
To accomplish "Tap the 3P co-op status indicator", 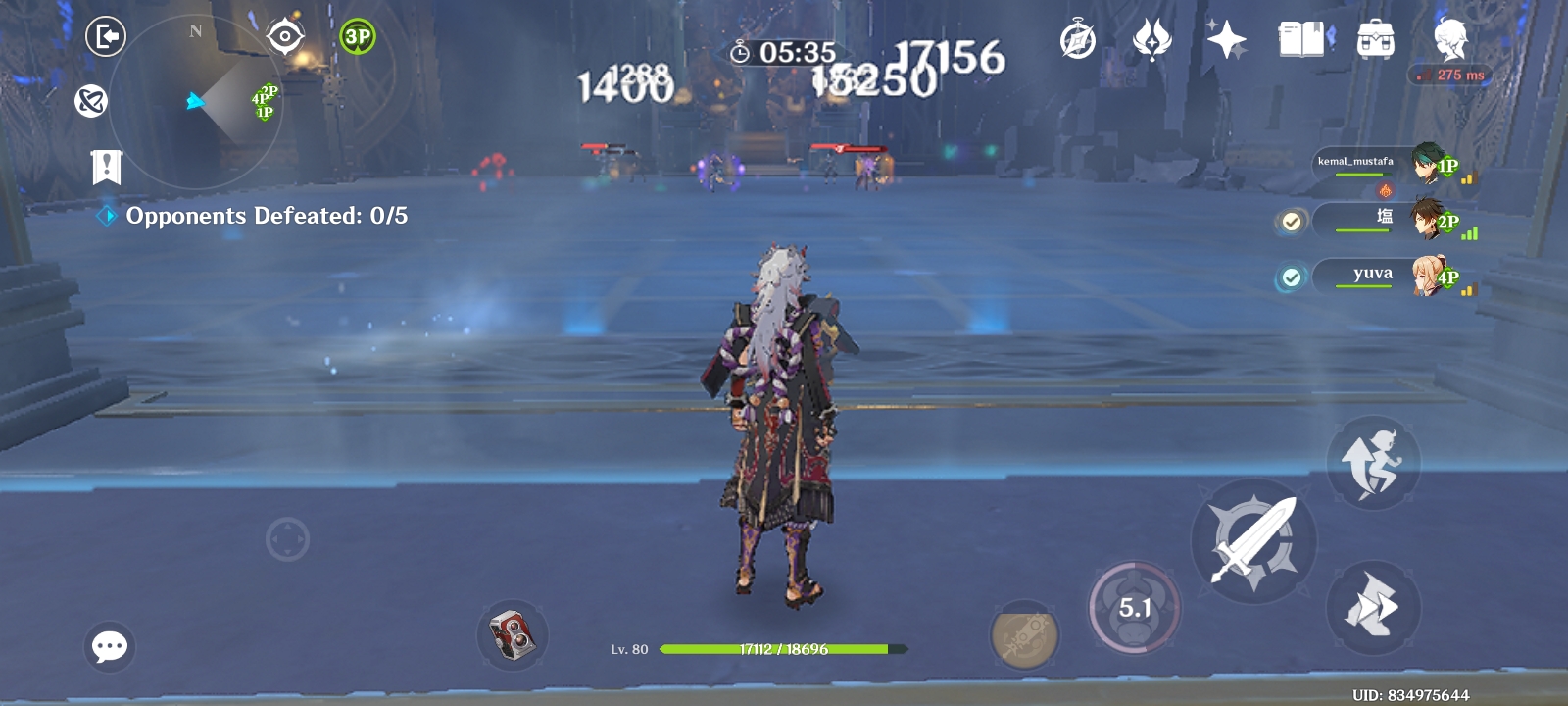I will pyautogui.click(x=357, y=35).
